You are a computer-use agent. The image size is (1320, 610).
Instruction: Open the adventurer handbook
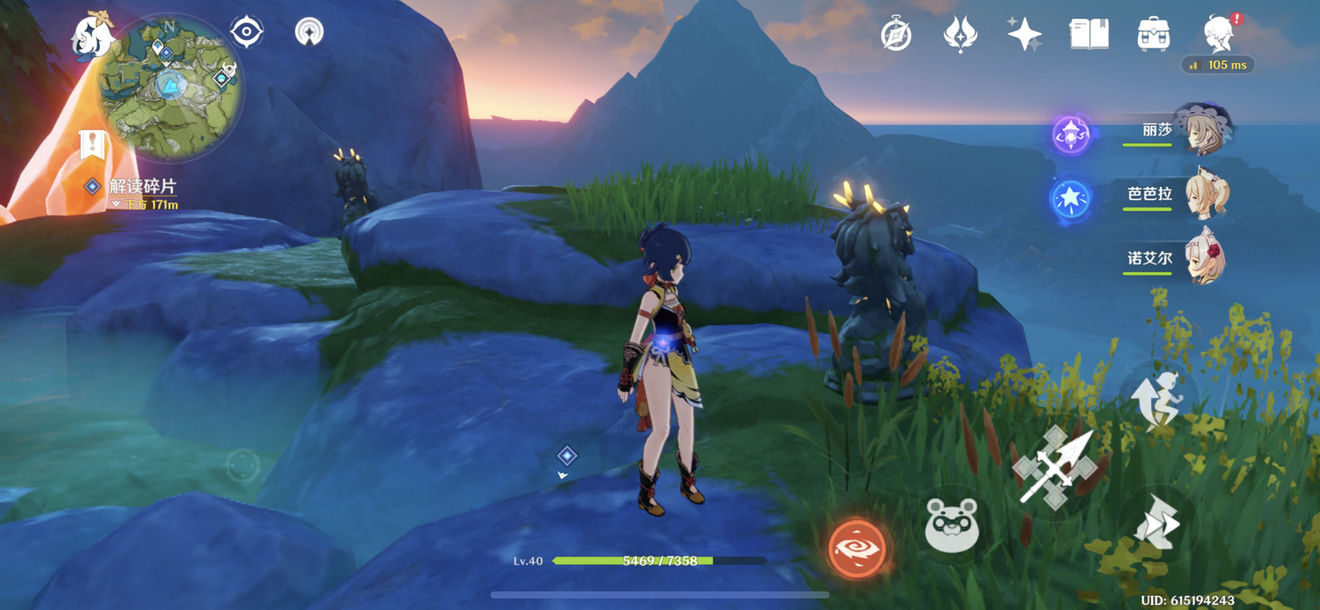(1089, 35)
